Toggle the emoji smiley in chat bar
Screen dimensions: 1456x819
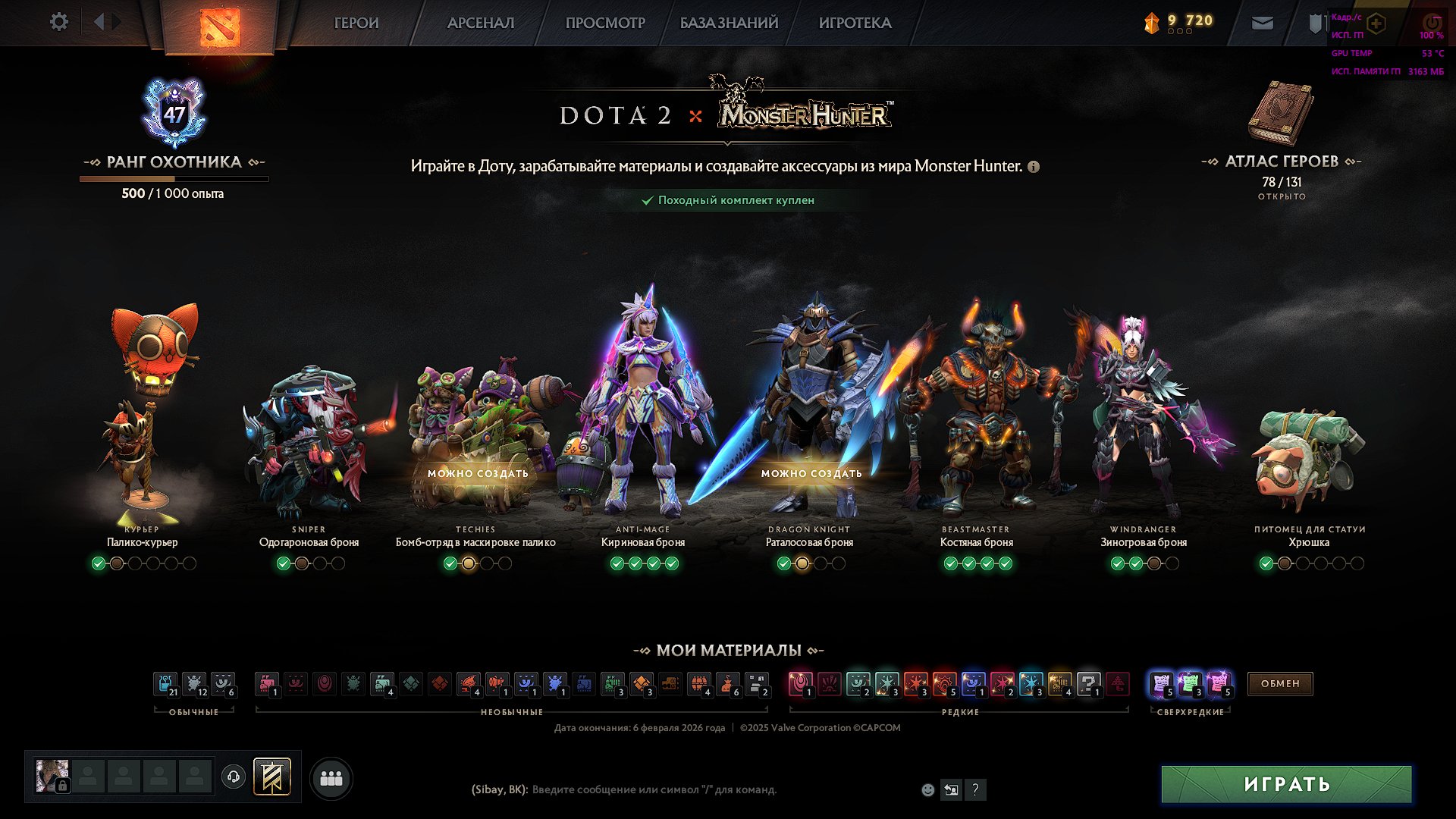click(x=927, y=789)
